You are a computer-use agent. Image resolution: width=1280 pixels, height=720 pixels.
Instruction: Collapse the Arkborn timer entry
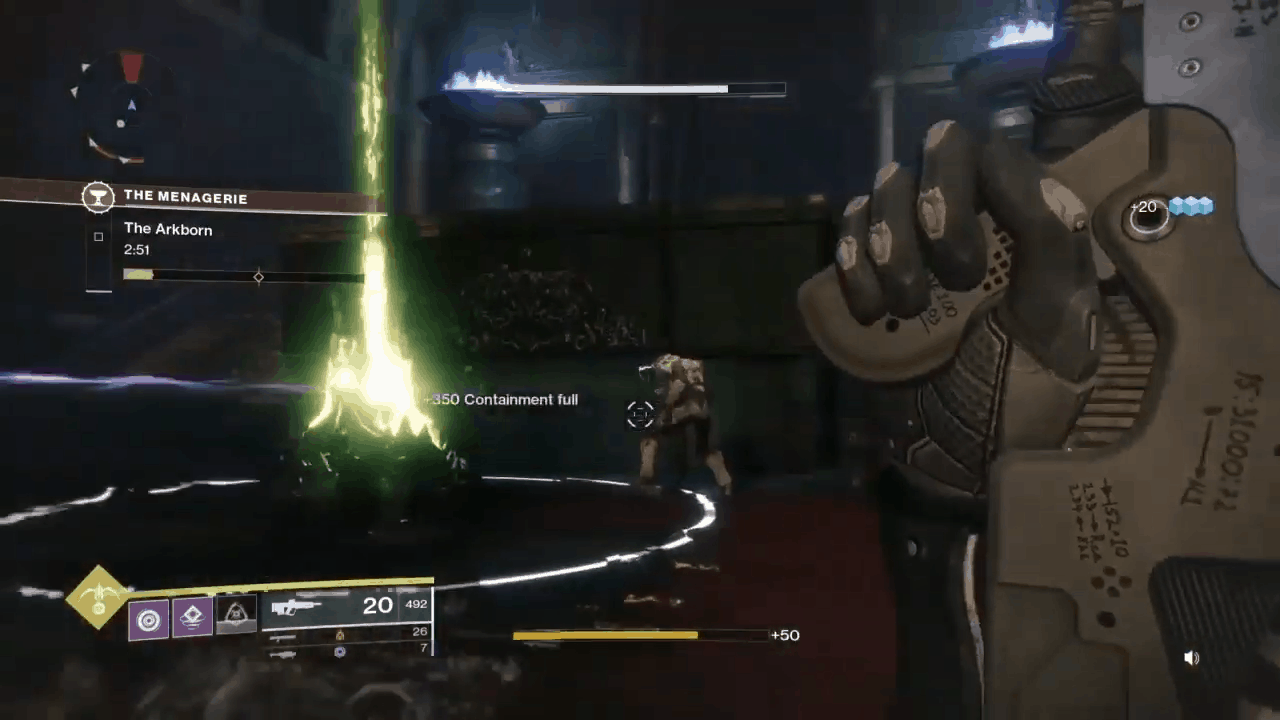coord(136,249)
